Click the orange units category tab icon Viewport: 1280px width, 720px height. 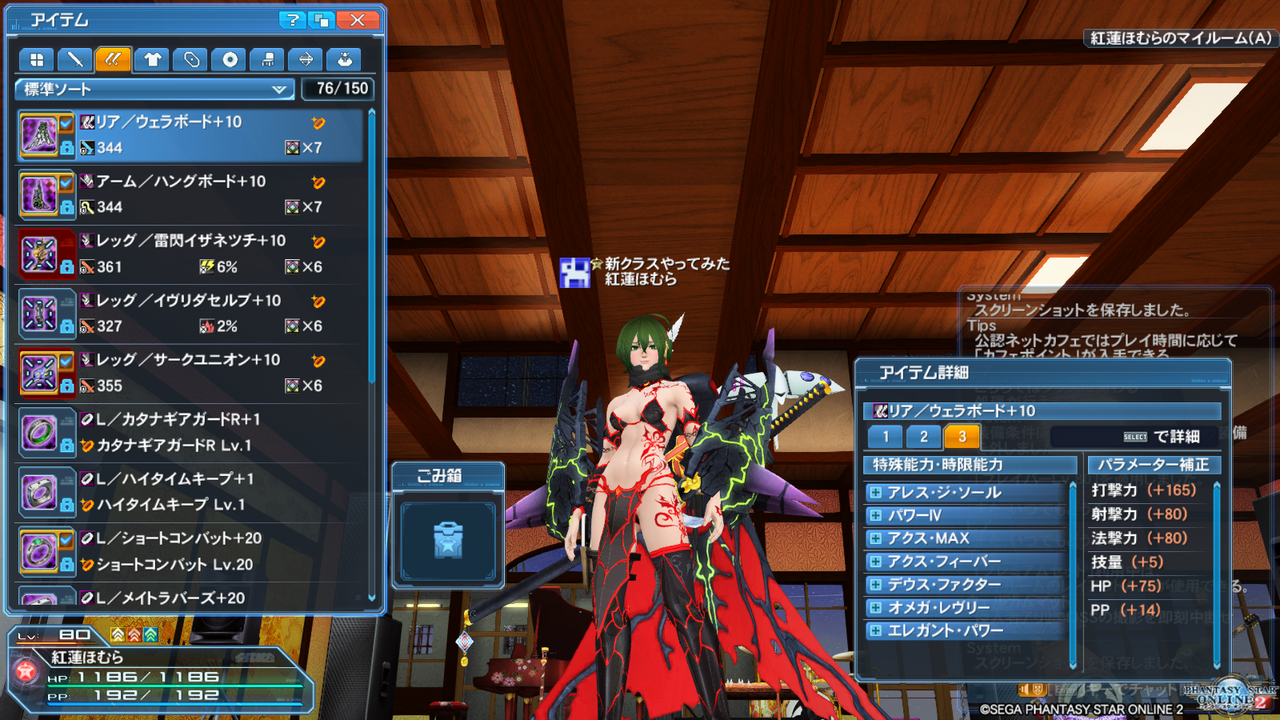pos(113,59)
